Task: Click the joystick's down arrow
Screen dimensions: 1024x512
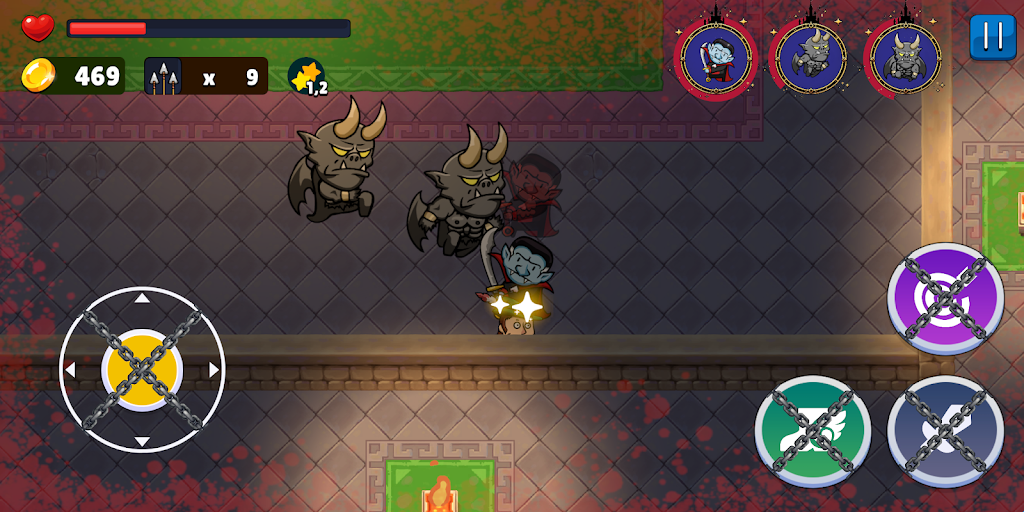Action: tap(142, 442)
